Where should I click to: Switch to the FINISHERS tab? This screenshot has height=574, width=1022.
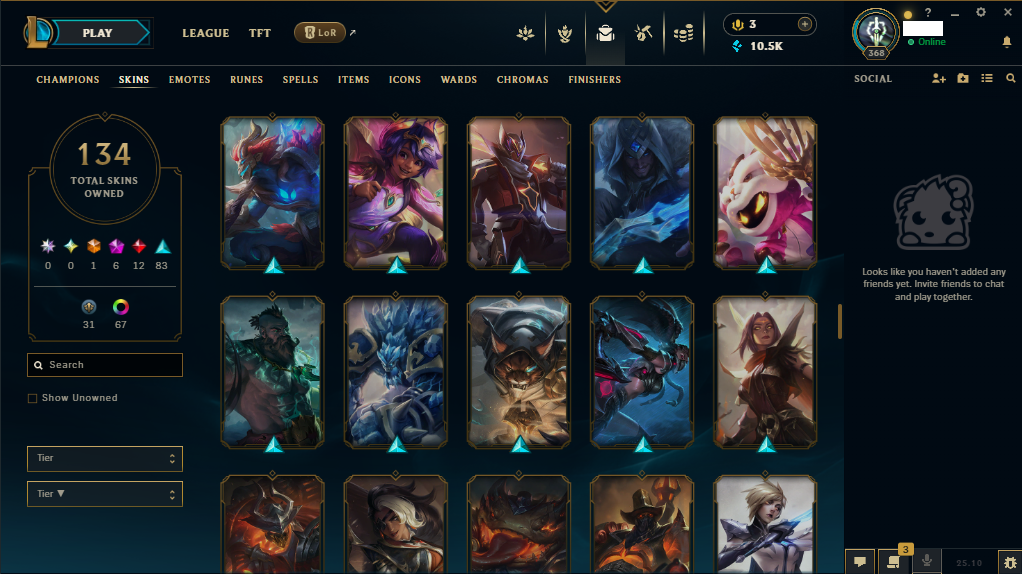pyautogui.click(x=594, y=80)
